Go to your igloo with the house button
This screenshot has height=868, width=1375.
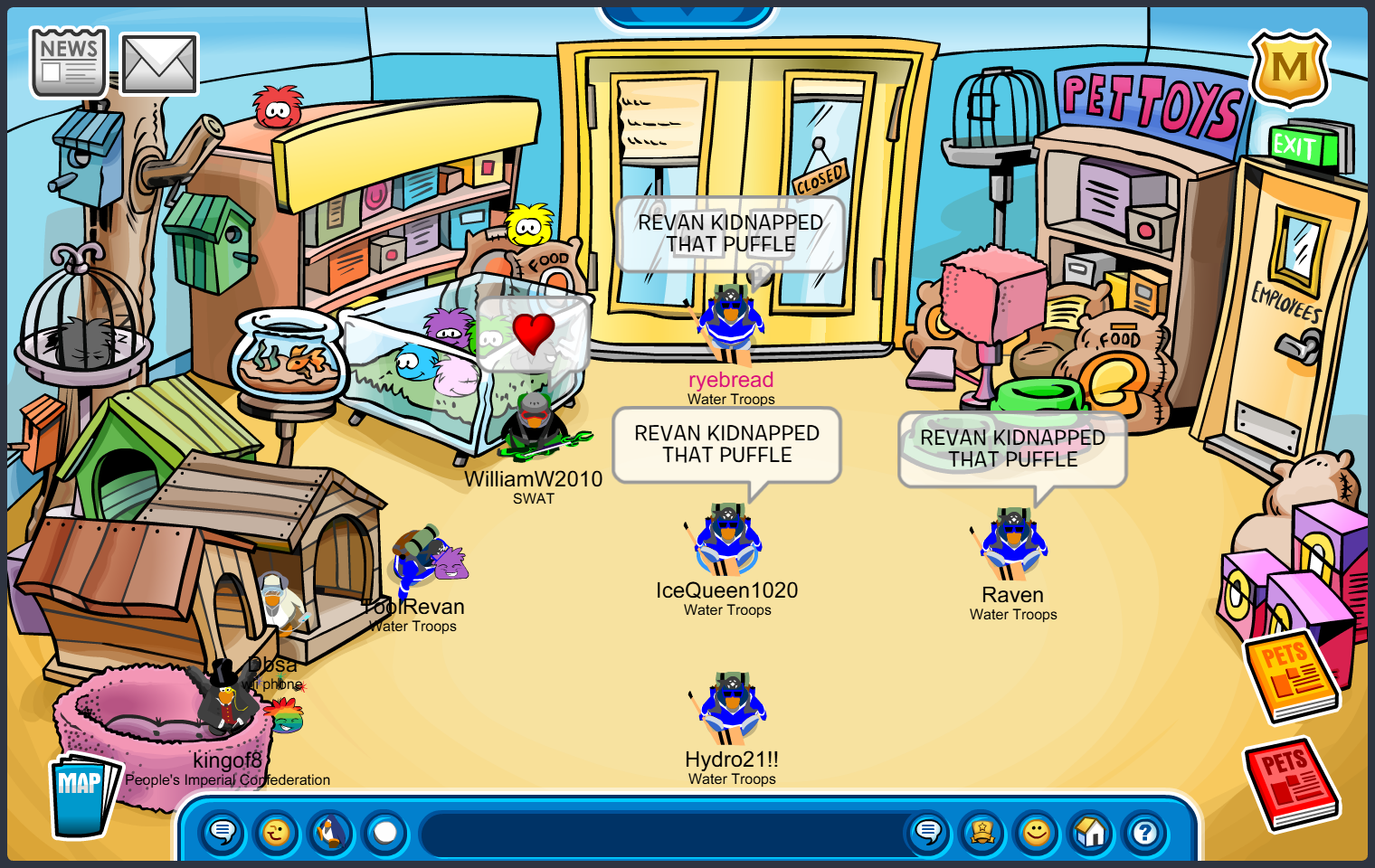click(1091, 832)
